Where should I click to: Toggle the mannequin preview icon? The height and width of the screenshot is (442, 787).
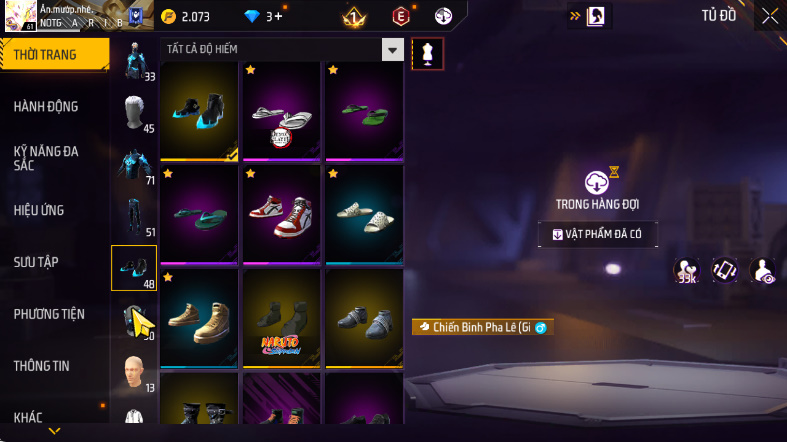click(x=428, y=54)
